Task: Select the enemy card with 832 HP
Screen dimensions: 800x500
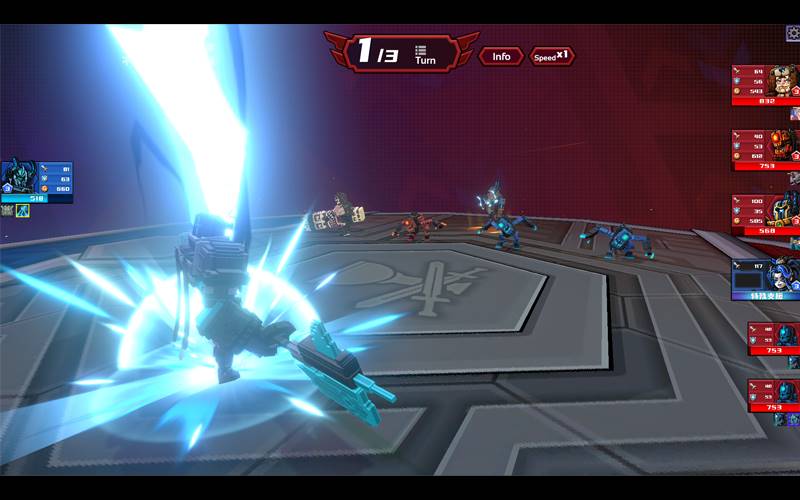Action: [x=766, y=85]
